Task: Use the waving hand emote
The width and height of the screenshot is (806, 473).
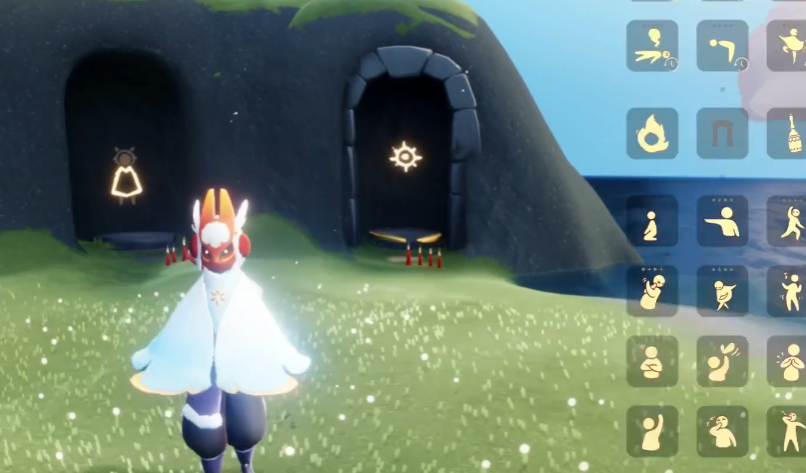Action: tap(722, 361)
